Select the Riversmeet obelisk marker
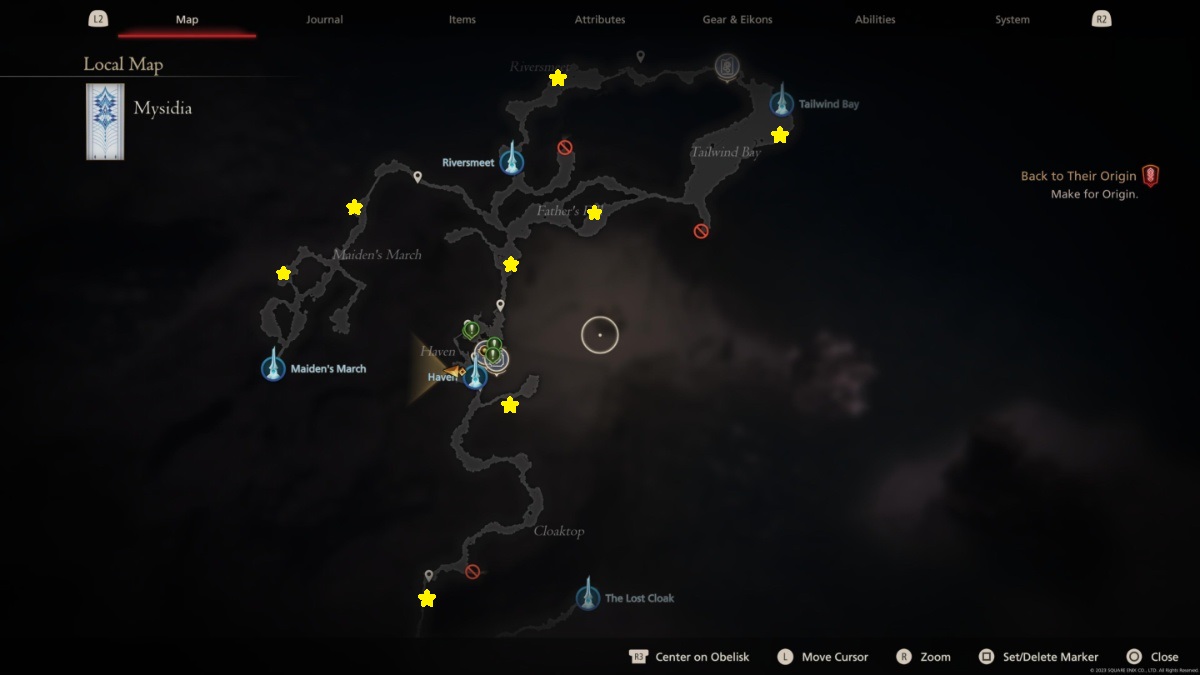Image resolution: width=1200 pixels, height=675 pixels. pyautogui.click(x=512, y=161)
